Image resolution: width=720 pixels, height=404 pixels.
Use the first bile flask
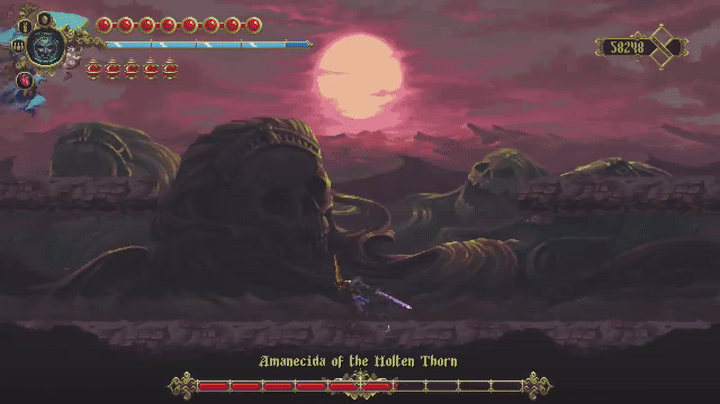pos(94,69)
